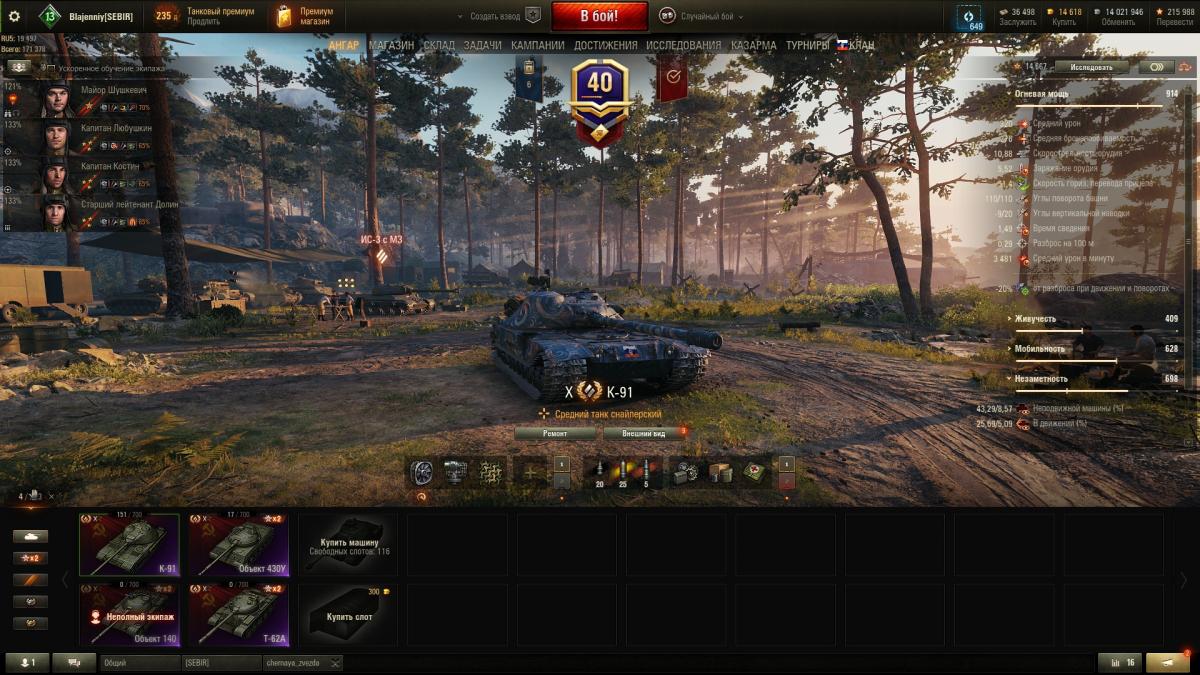The width and height of the screenshot is (1200, 675).
Task: Open the settings gear menu
Action: click(14, 16)
